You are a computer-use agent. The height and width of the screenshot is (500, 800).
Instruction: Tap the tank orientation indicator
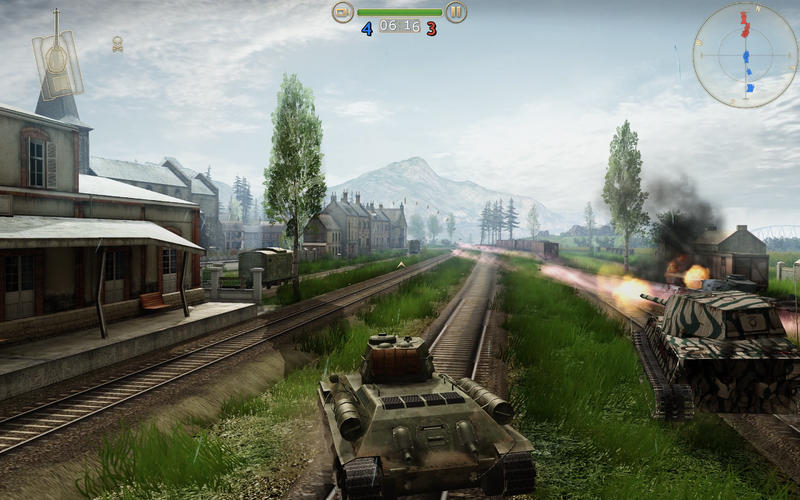pyautogui.click(x=57, y=60)
